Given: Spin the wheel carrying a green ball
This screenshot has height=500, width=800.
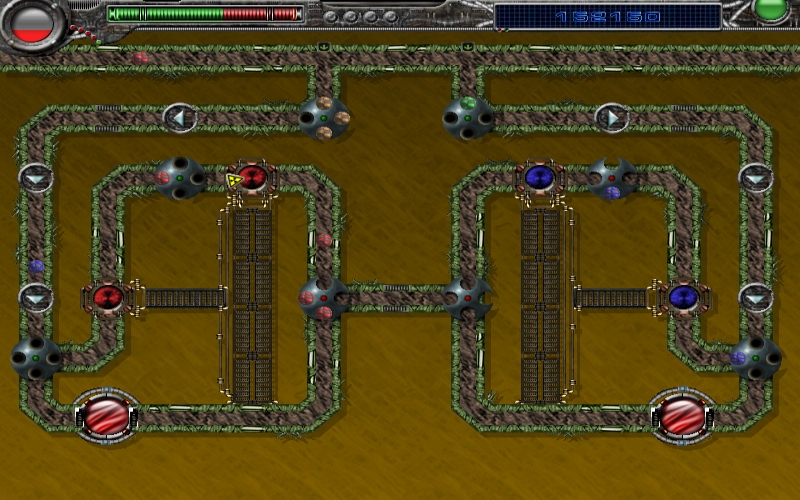Looking at the screenshot, I should pyautogui.click(x=468, y=118).
